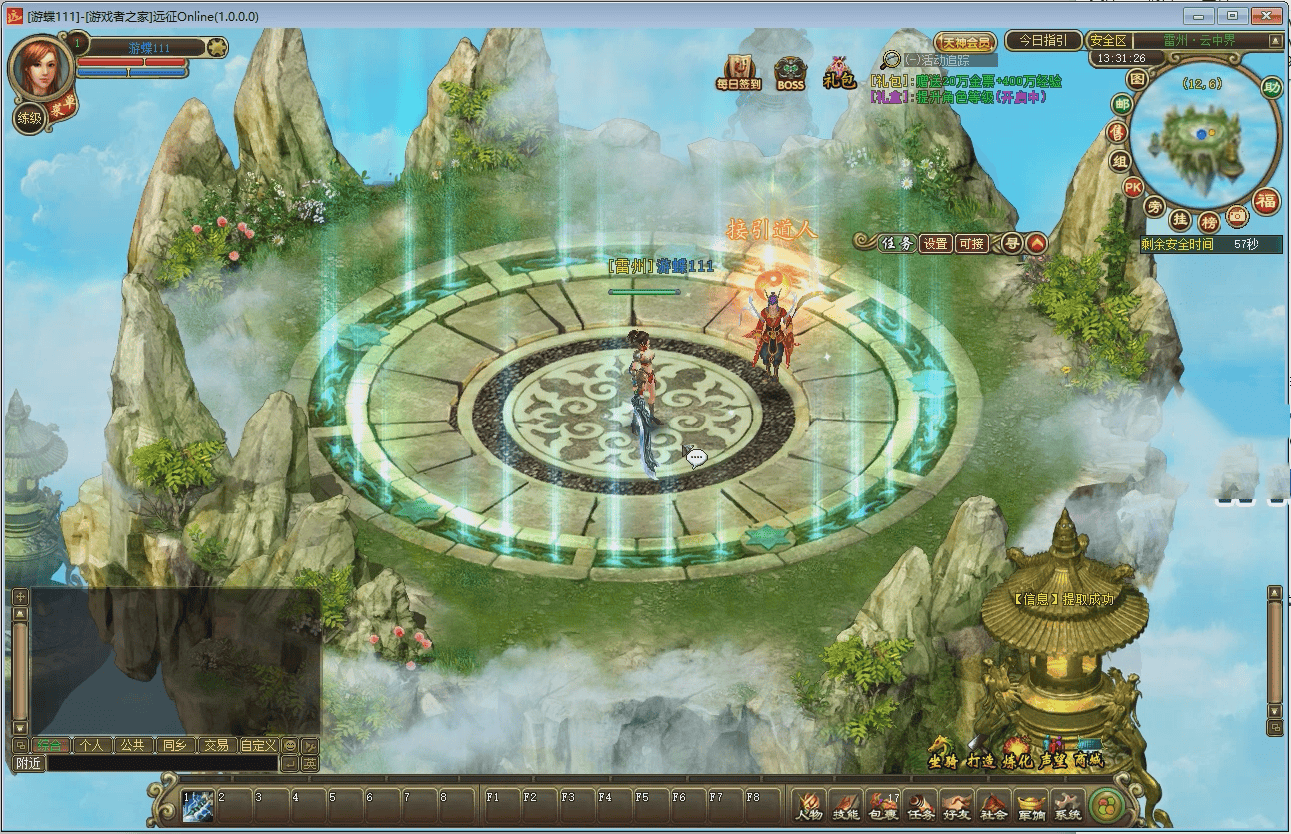This screenshot has width=1291, height=834.
Task: Toggle AFK hang-up mode with 挂 button
Action: tap(1182, 220)
